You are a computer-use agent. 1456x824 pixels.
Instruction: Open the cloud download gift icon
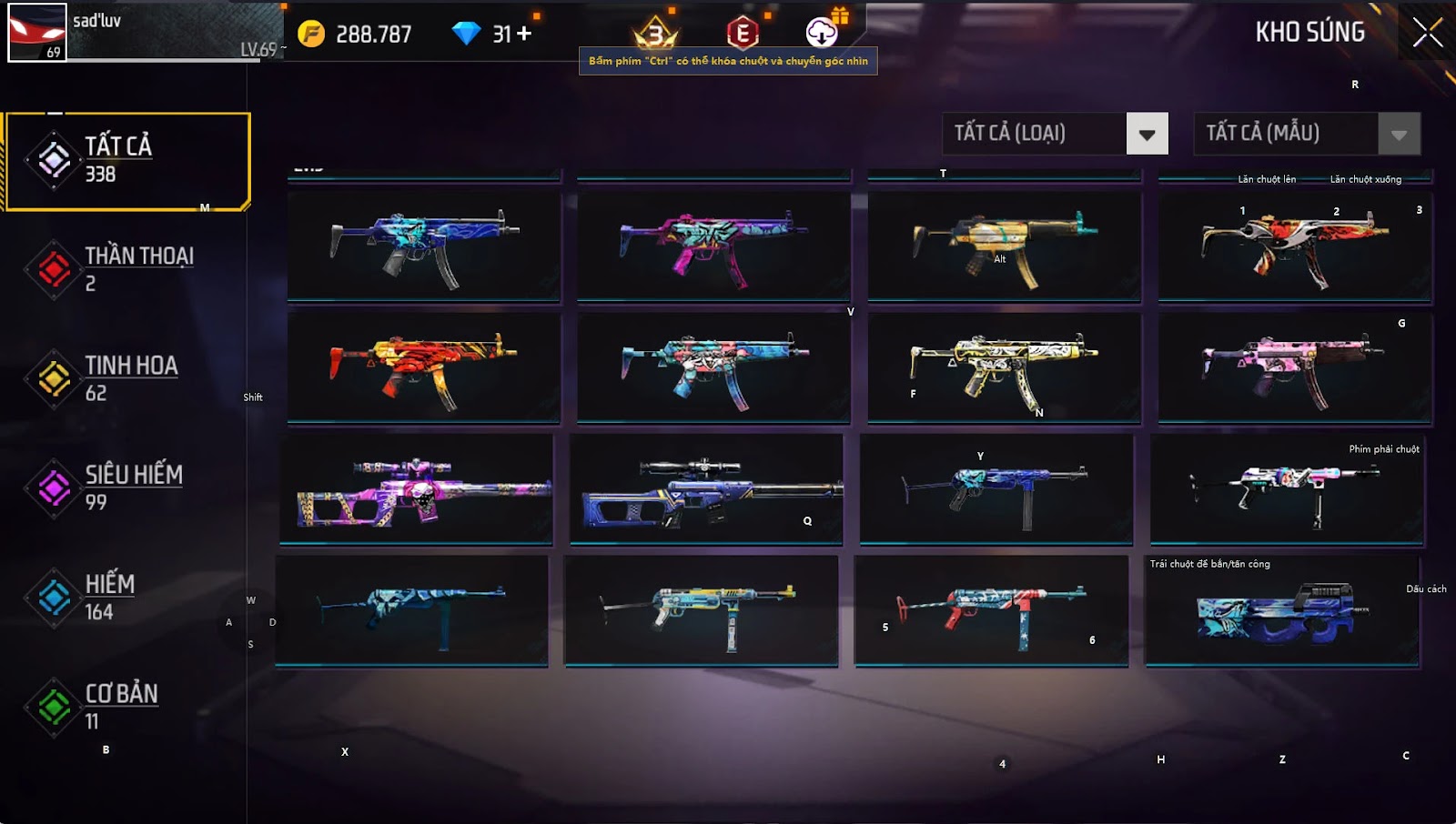click(823, 32)
